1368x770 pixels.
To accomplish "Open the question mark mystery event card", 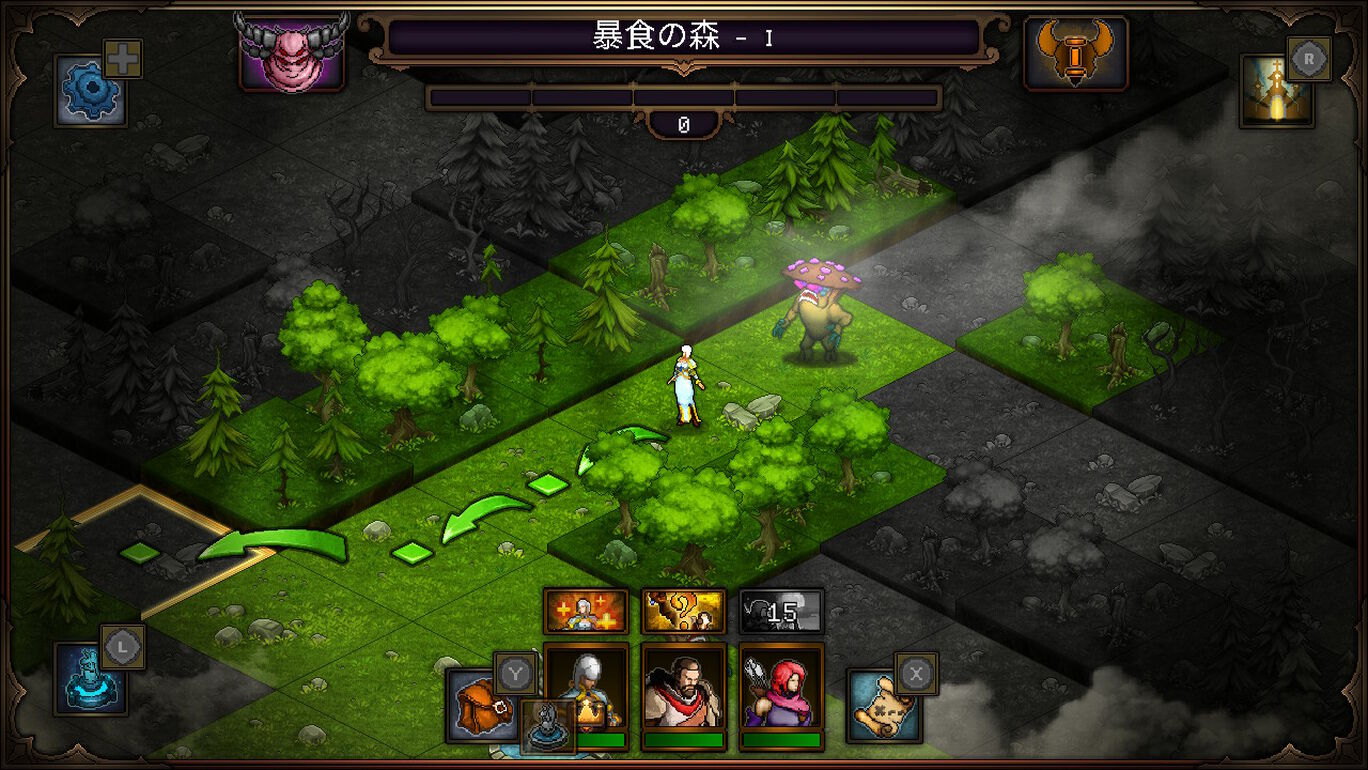I will tap(684, 610).
